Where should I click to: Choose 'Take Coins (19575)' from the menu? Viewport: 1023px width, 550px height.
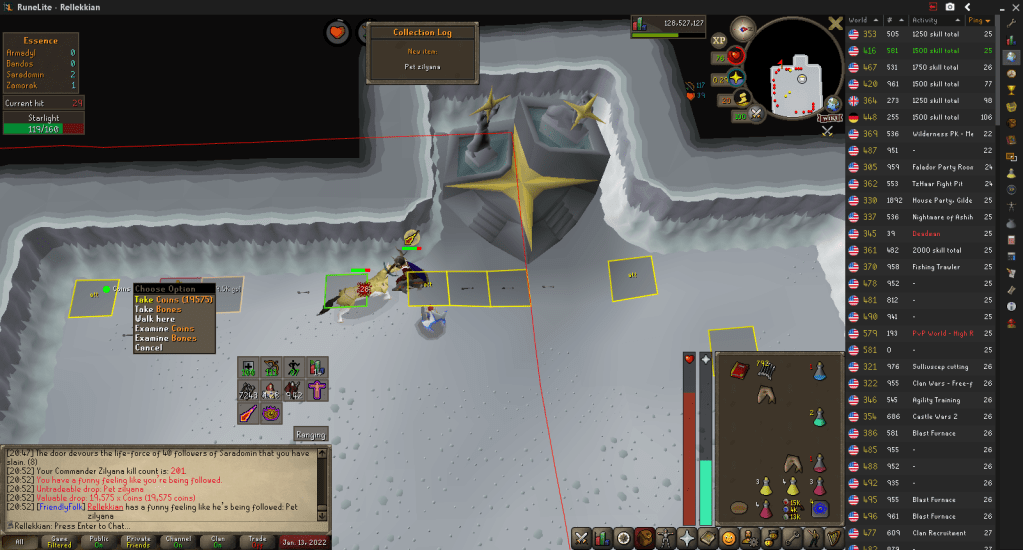pos(174,299)
